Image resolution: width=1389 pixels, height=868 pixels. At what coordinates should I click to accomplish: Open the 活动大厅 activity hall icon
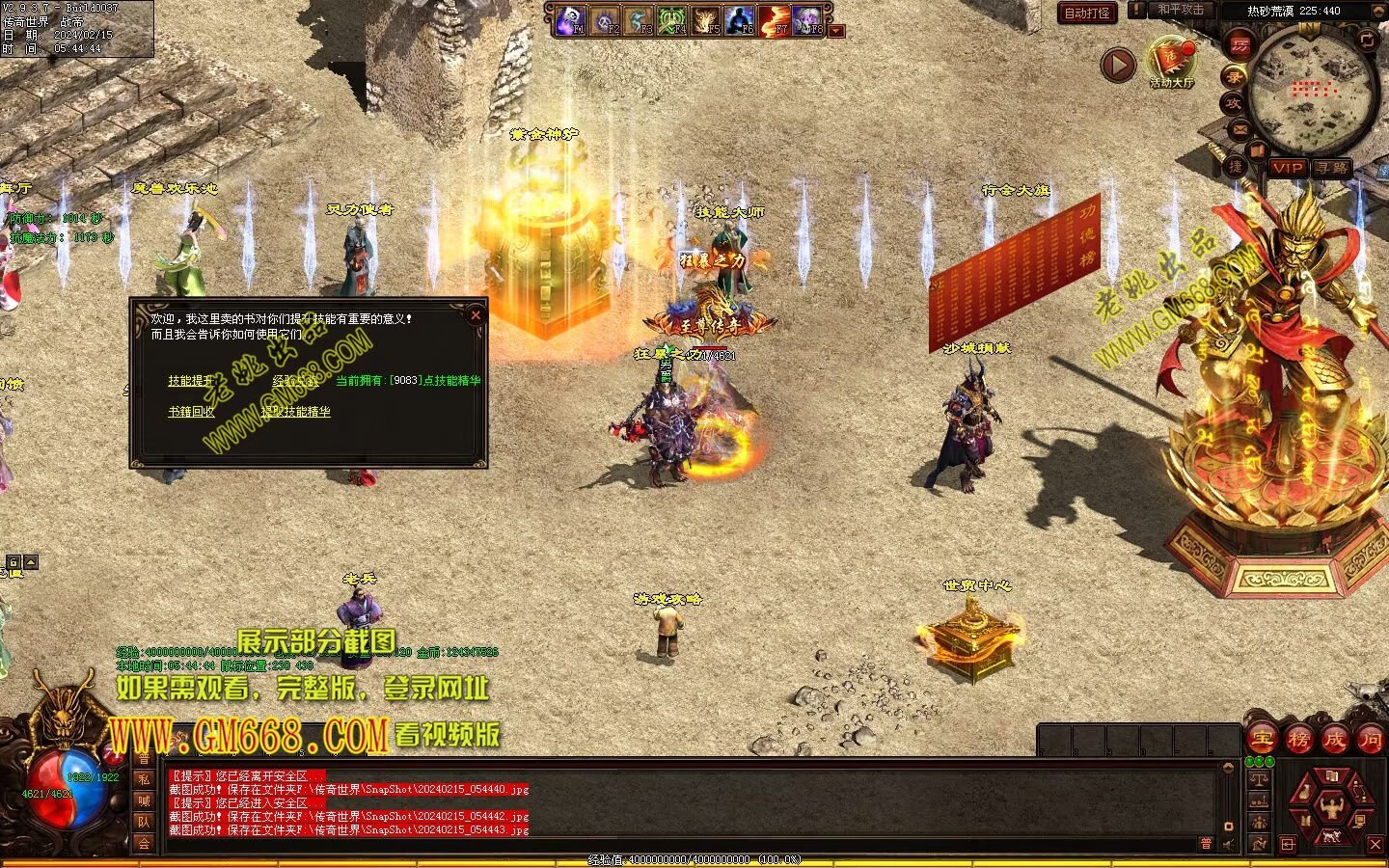[x=1171, y=61]
